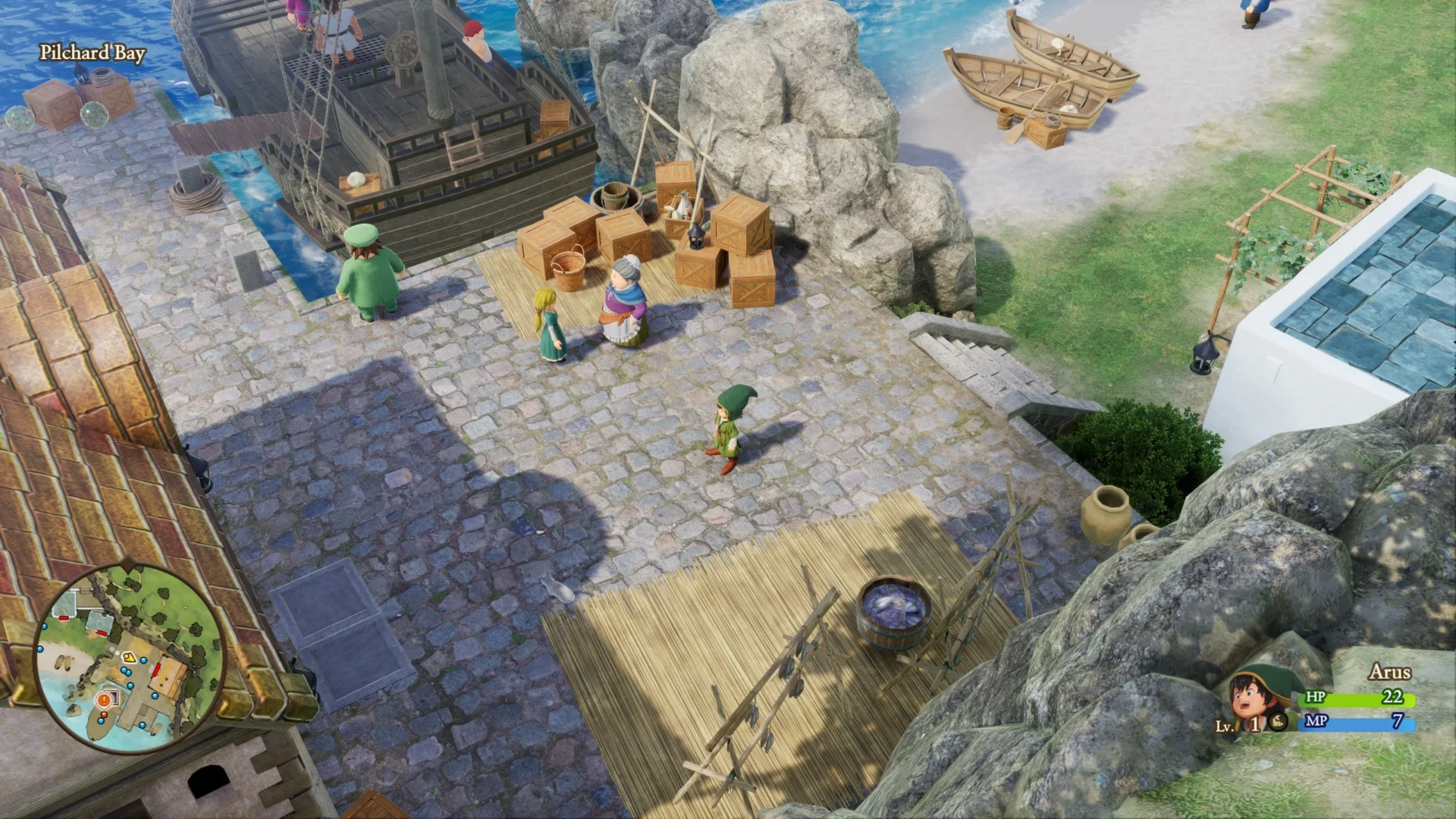Select the orange exclamation quest marker on minimap
Screen dimensions: 1456x819
(104, 701)
